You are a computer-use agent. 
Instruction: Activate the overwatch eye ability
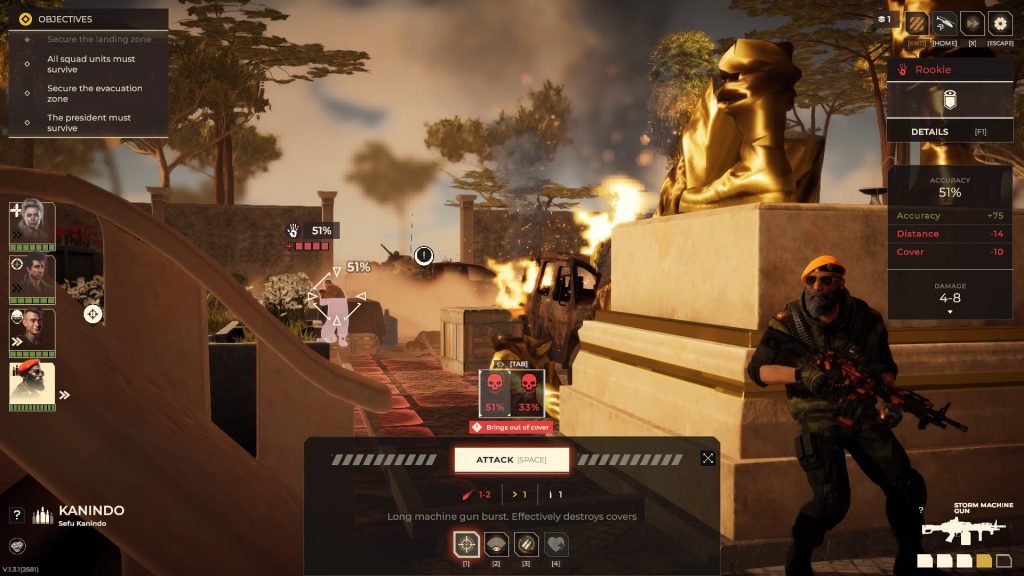496,544
